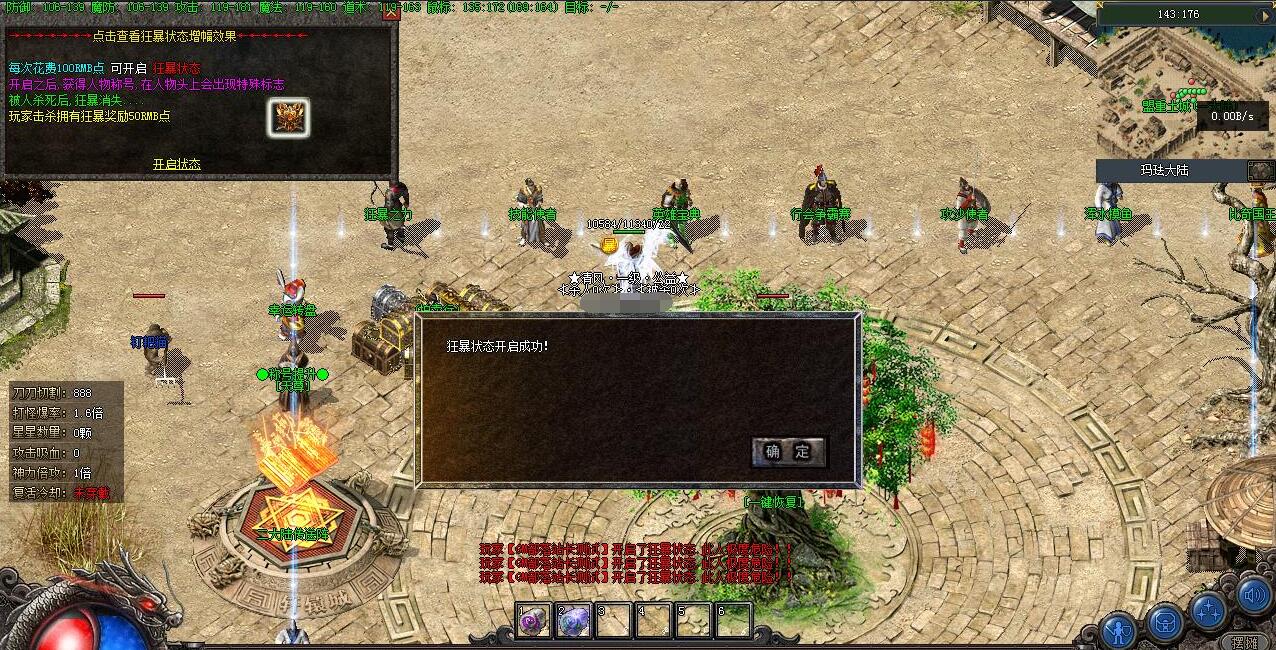This screenshot has width=1276, height=650.
Task: Close the 狂暴状态 info panel
Action: click(x=391, y=12)
